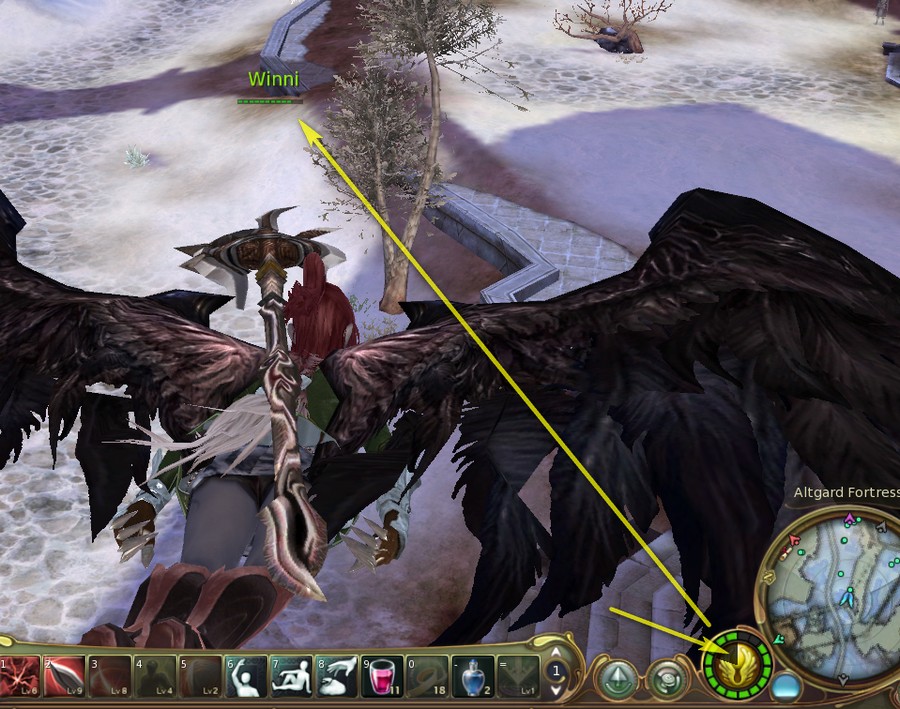Open the green up-arrow menu button
900x709 pixels.
pyautogui.click(x=619, y=679)
